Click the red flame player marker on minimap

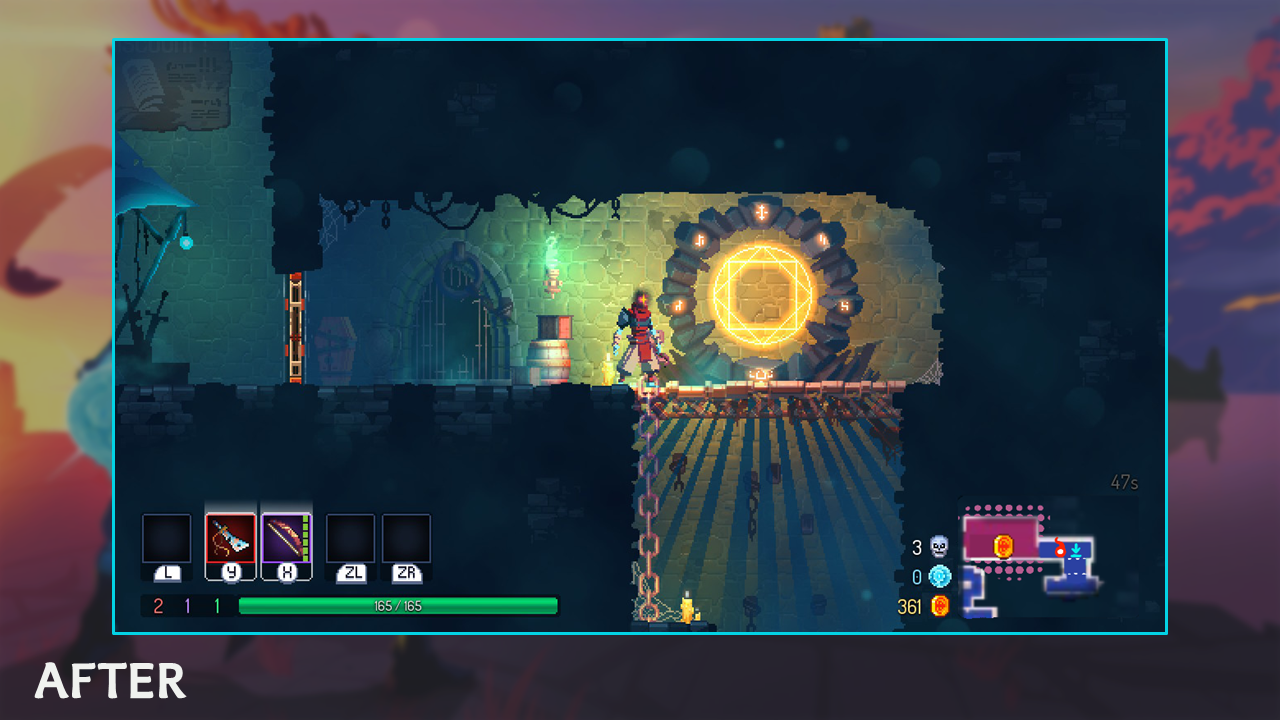(1059, 549)
